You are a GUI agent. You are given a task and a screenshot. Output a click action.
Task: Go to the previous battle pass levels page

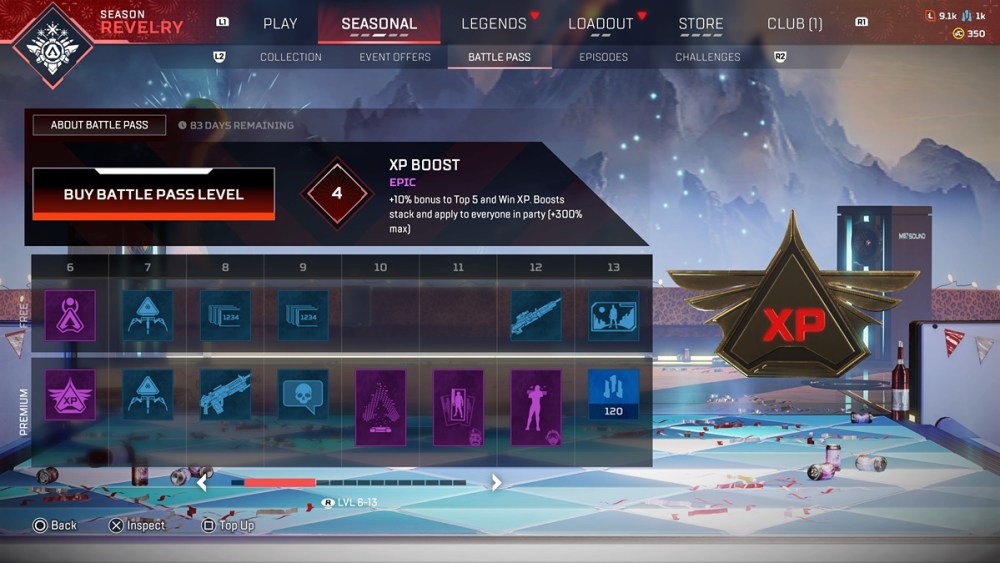[x=201, y=483]
